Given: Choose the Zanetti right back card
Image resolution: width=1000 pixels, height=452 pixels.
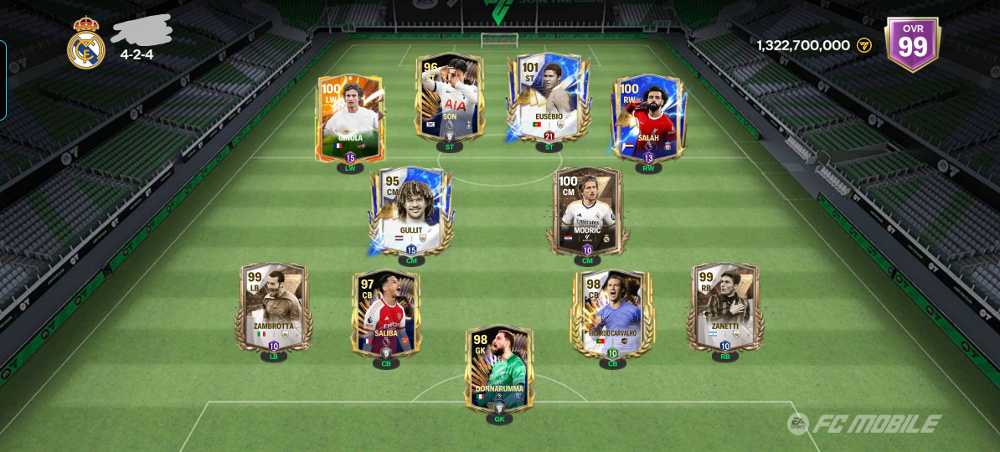Looking at the screenshot, I should coord(725,308).
